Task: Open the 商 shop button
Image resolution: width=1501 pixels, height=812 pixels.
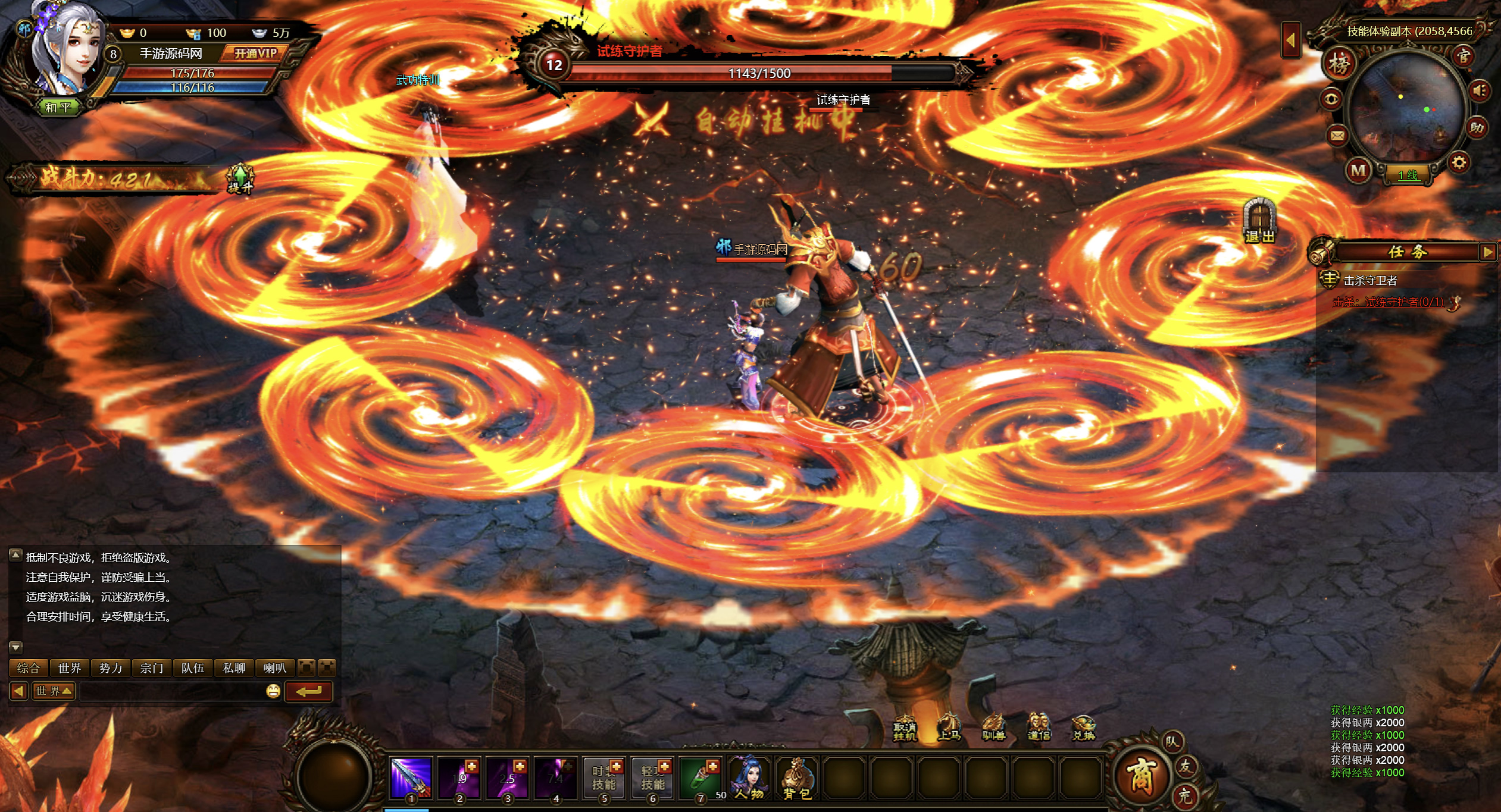Action: click(1141, 776)
